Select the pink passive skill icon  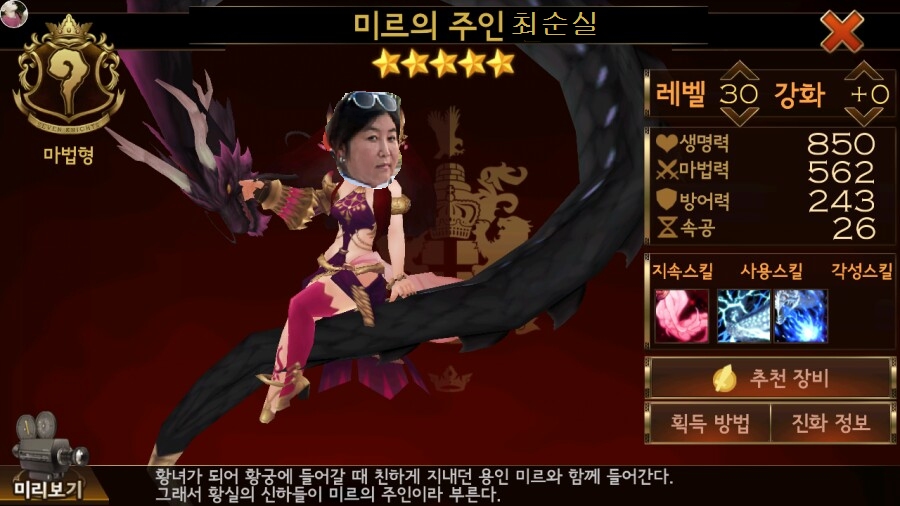pos(682,316)
